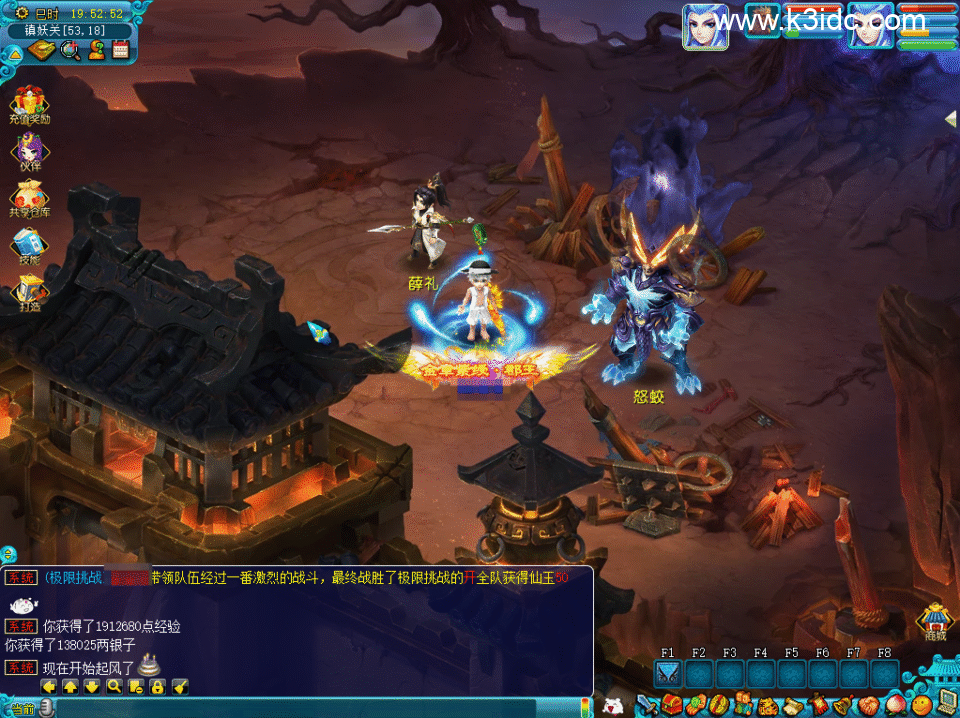Select the F1 hotbar skill slot
The height and width of the screenshot is (718, 960).
668,674
